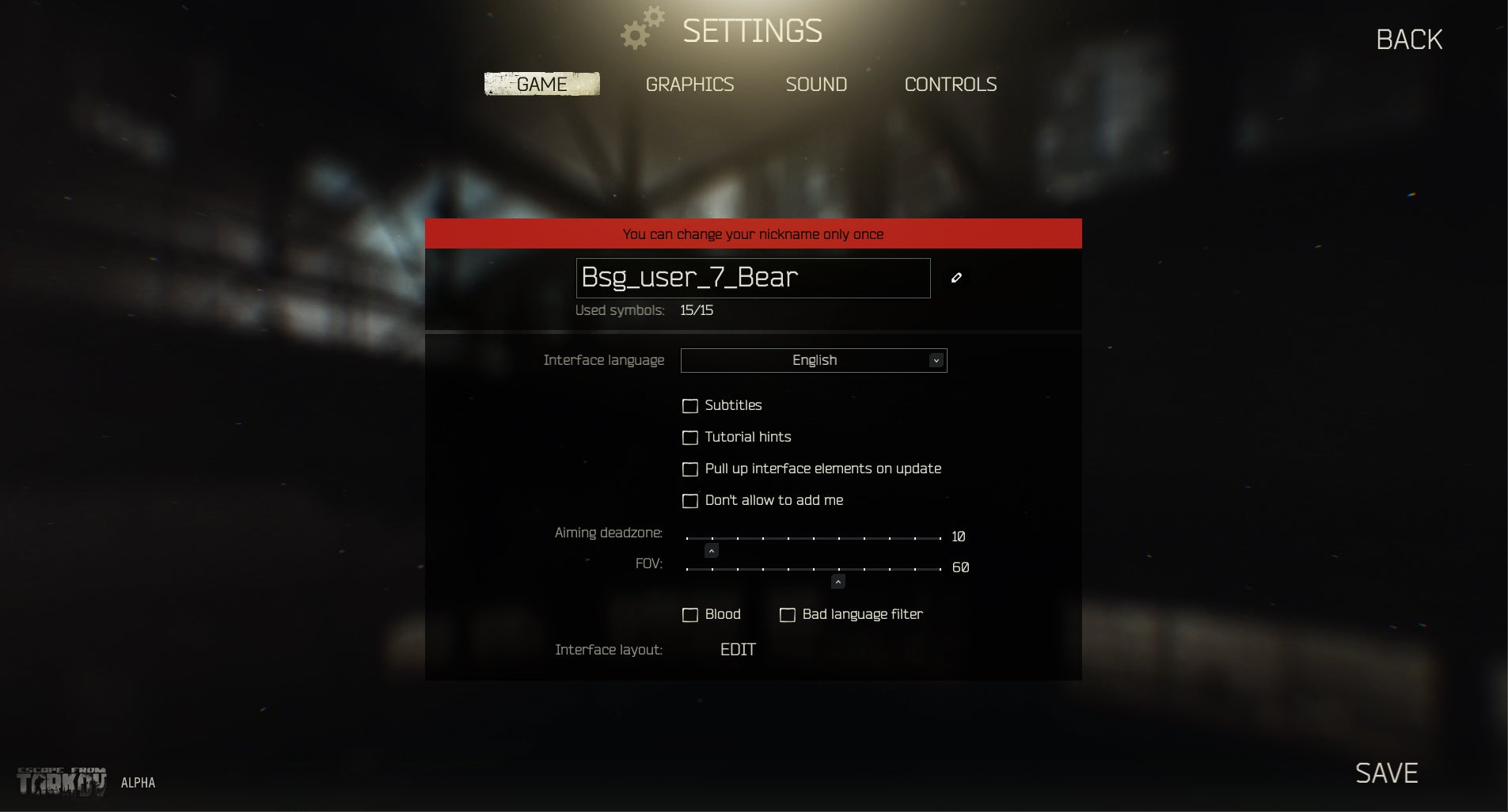Viewport: 1508px width, 812px height.
Task: Click the pencil icon to edit nickname
Action: [x=956, y=278]
